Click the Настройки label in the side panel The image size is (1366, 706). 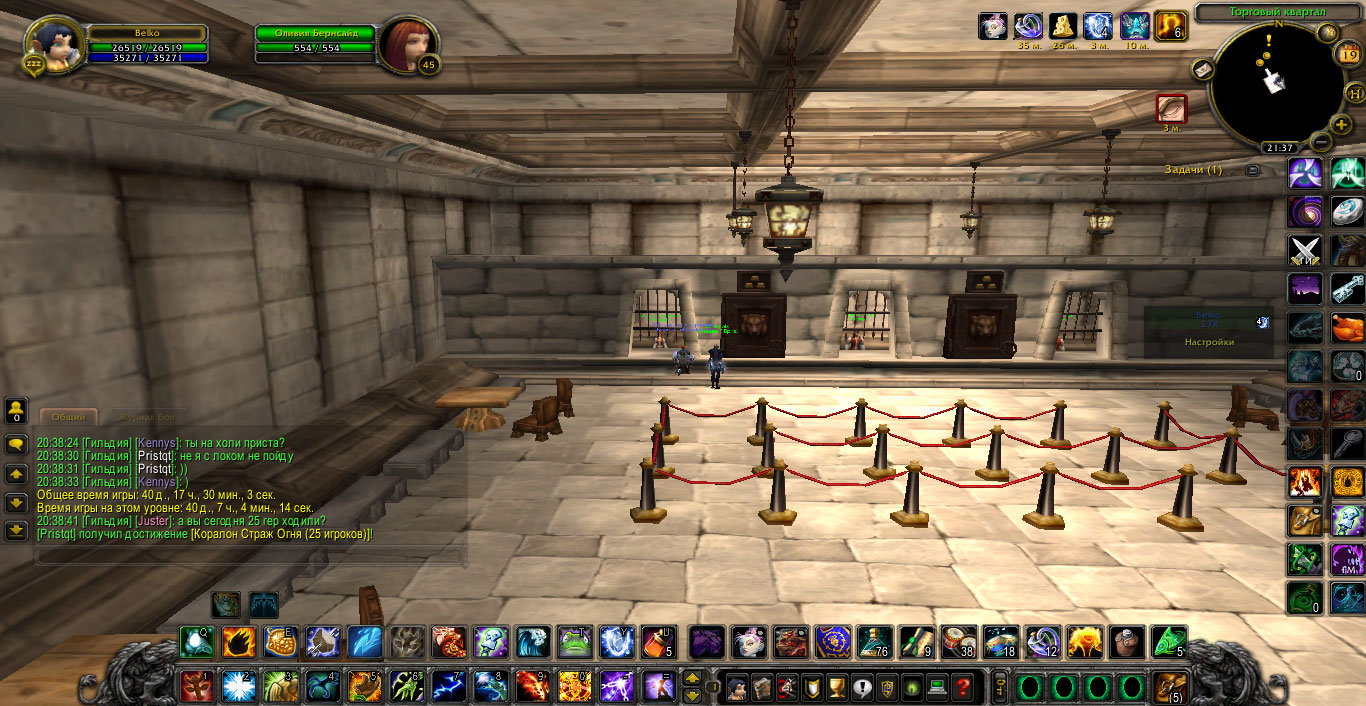[1209, 342]
